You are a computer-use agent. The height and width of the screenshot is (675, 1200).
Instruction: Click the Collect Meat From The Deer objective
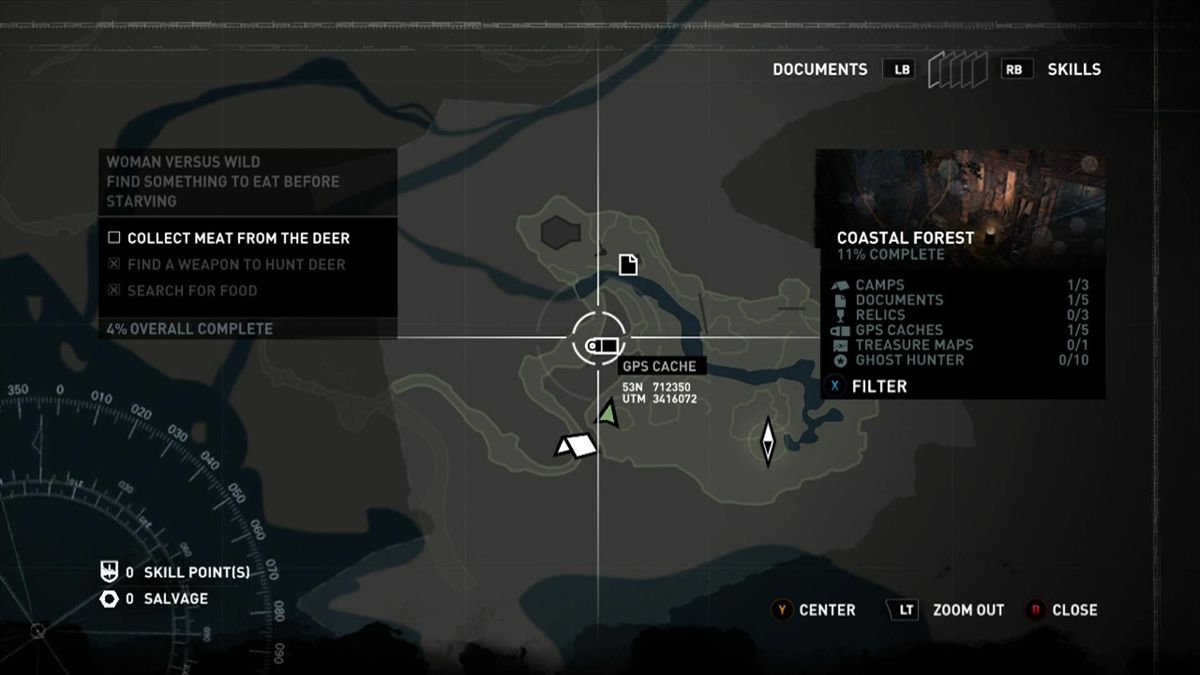tap(238, 239)
